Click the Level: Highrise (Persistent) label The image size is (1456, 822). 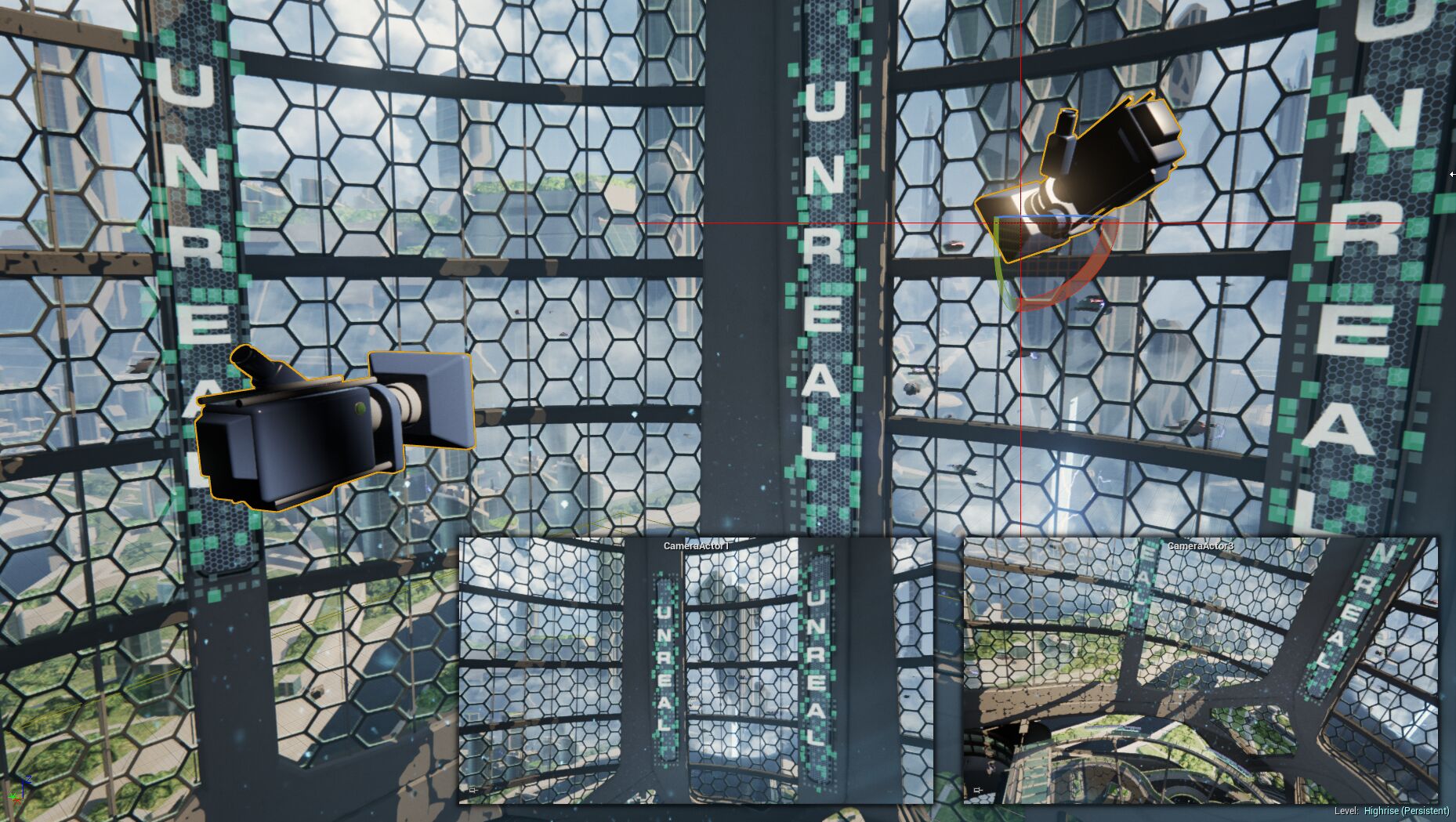click(1391, 811)
